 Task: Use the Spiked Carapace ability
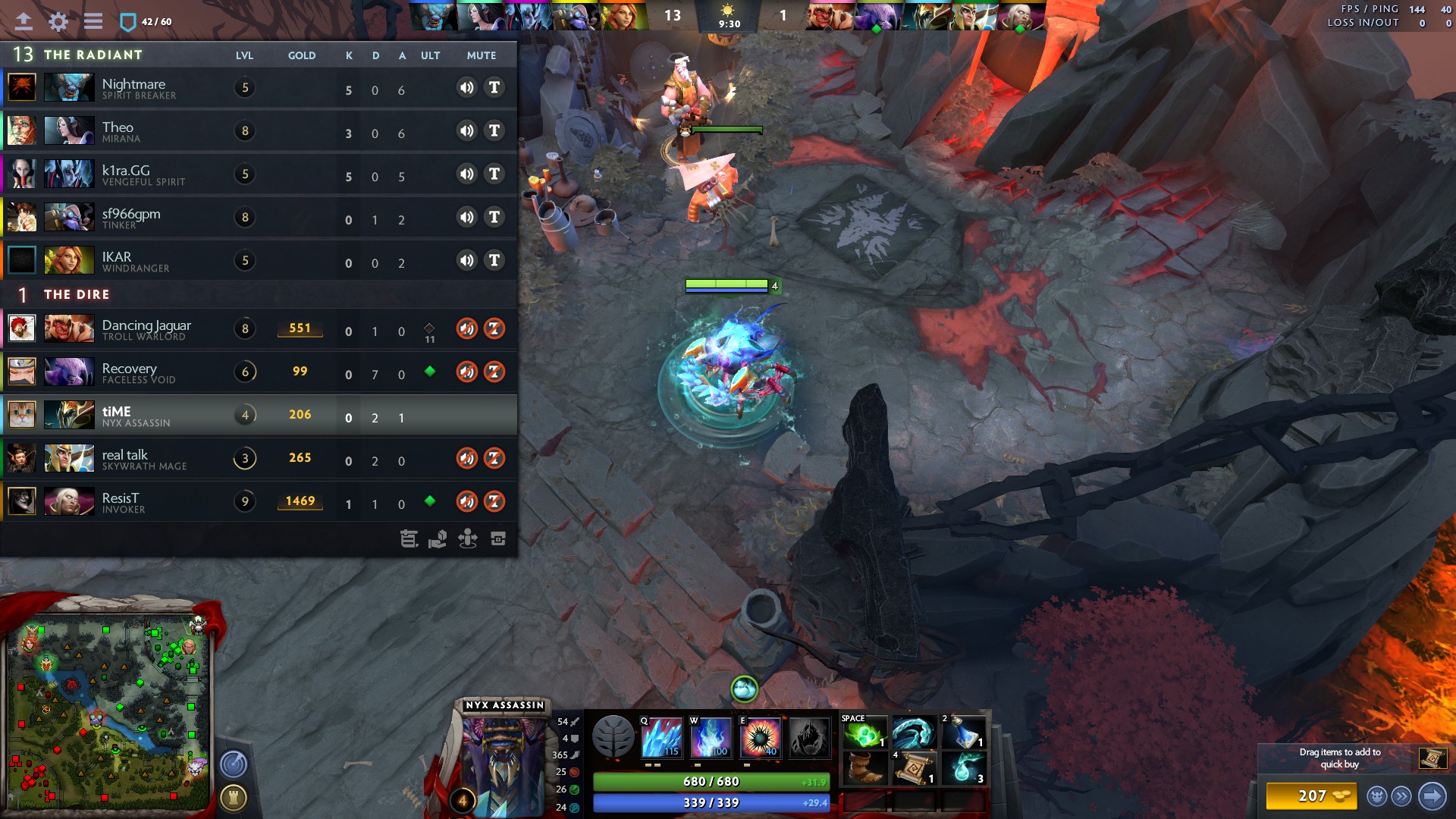point(760,737)
